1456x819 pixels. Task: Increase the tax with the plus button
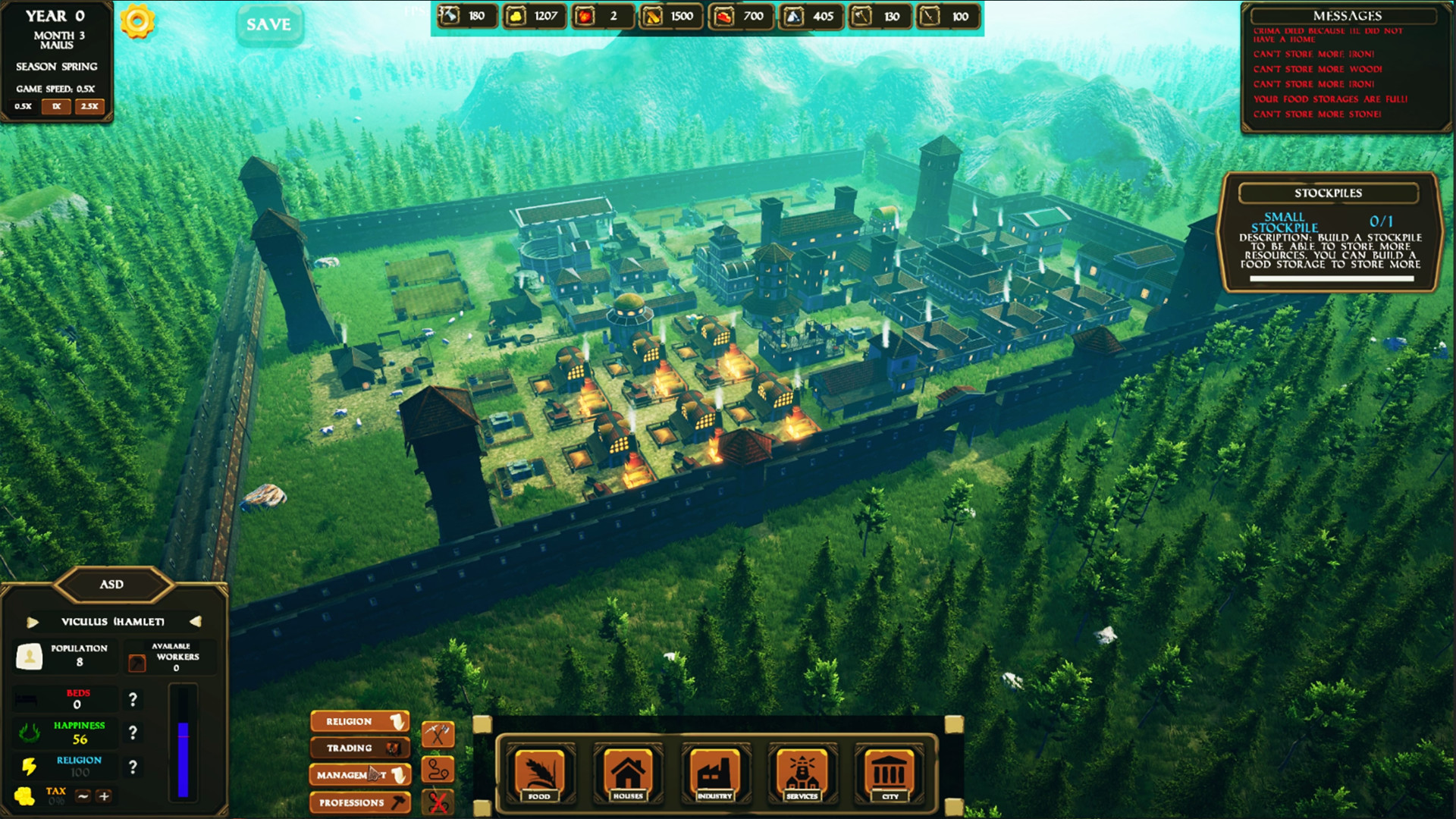[104, 795]
